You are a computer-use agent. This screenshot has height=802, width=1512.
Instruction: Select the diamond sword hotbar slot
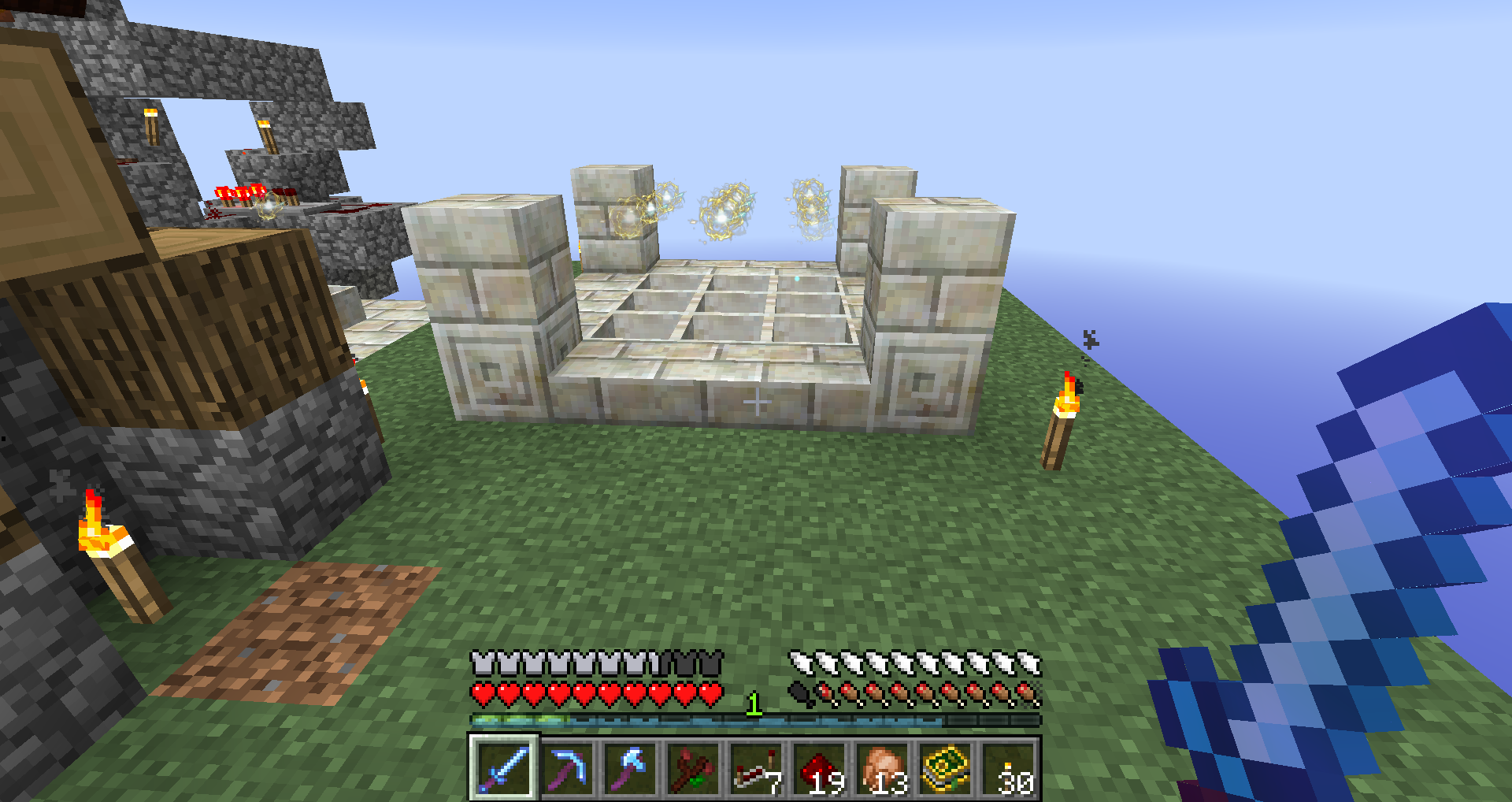click(504, 768)
